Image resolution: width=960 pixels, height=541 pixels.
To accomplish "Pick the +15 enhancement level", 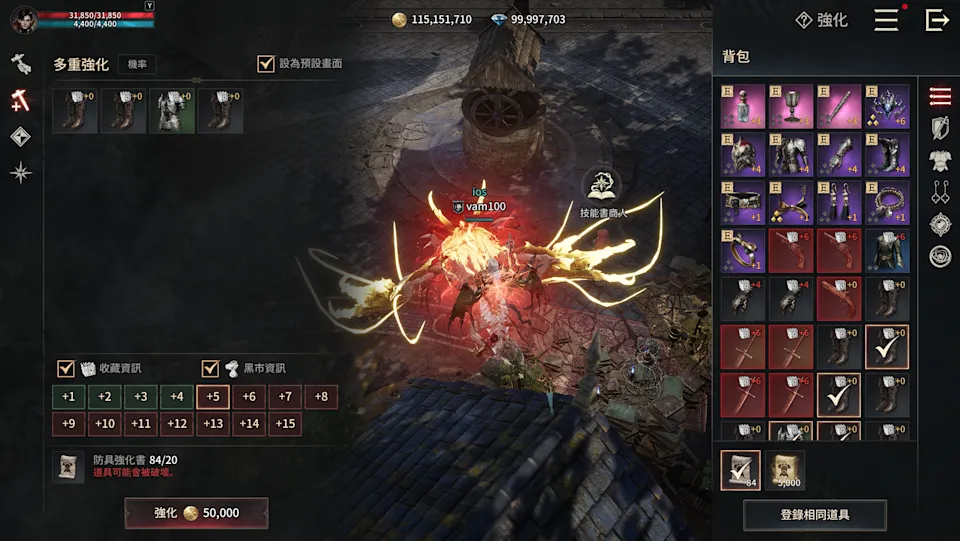I will coord(285,424).
